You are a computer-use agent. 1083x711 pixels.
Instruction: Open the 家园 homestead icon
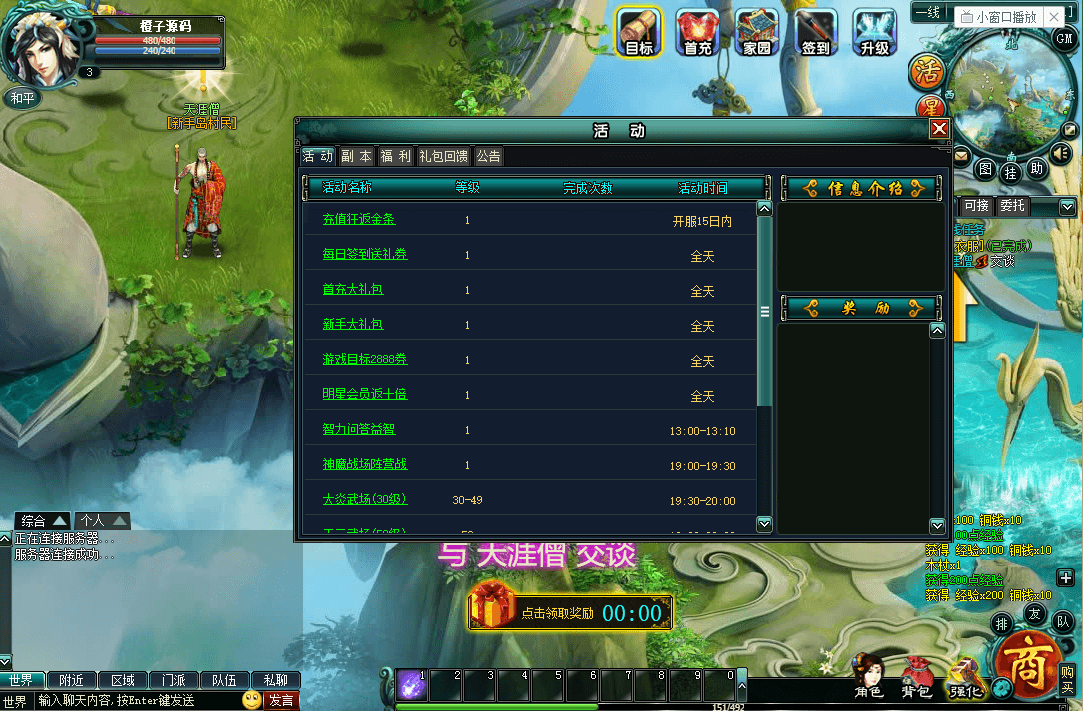click(757, 32)
